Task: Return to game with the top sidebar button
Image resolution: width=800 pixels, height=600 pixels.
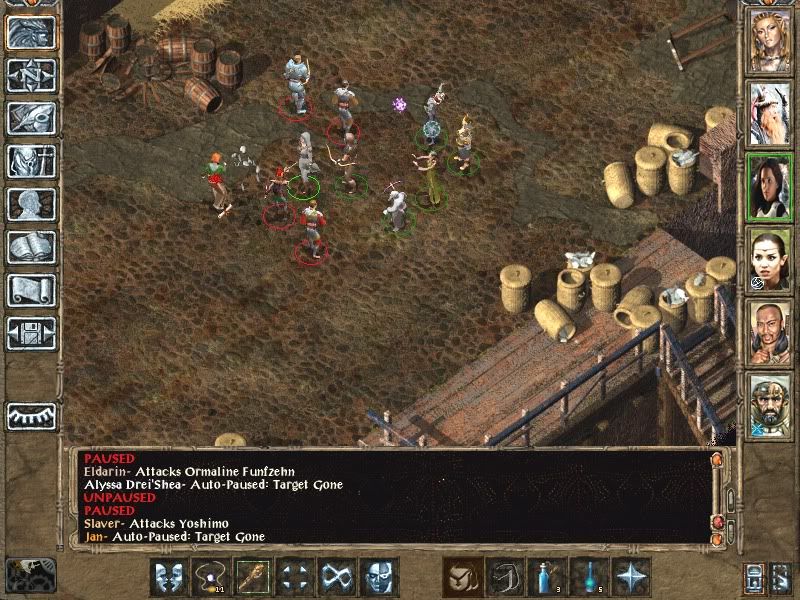Action: pyautogui.click(x=31, y=32)
